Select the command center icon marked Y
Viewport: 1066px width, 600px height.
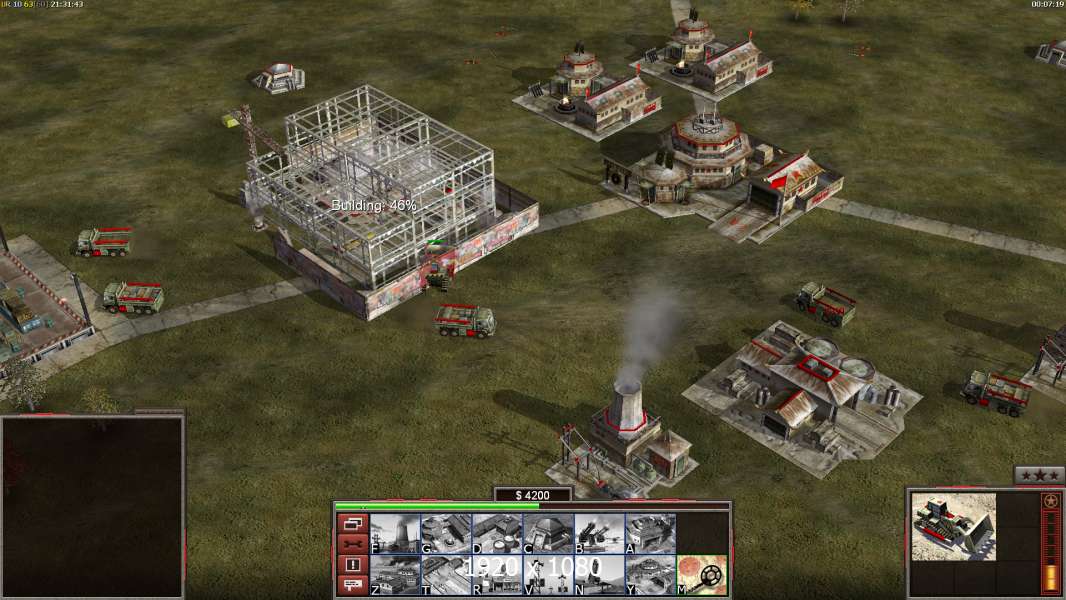click(x=650, y=575)
